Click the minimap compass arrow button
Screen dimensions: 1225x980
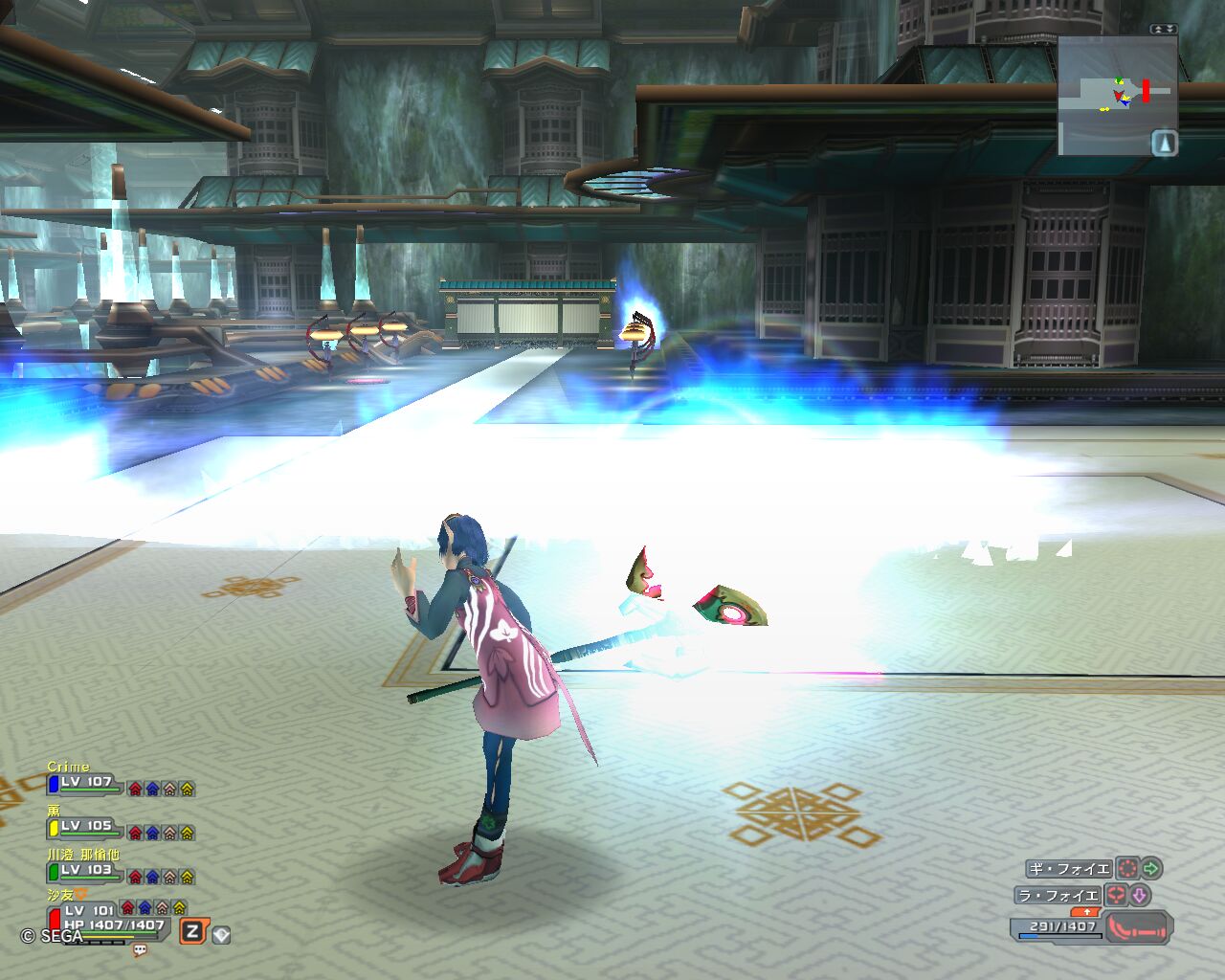pos(1164,144)
